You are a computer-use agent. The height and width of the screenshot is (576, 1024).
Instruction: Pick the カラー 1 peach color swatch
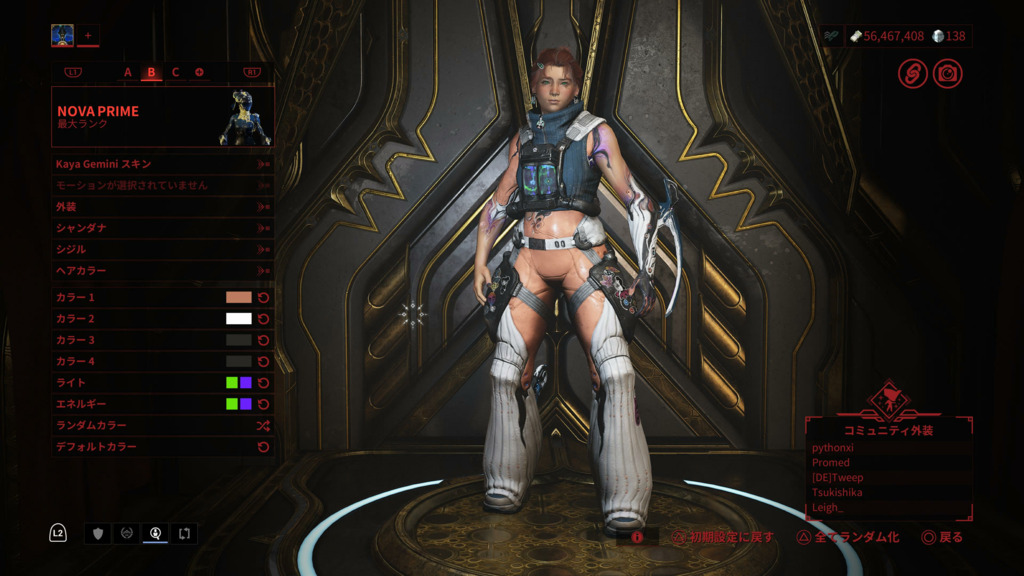coord(239,297)
